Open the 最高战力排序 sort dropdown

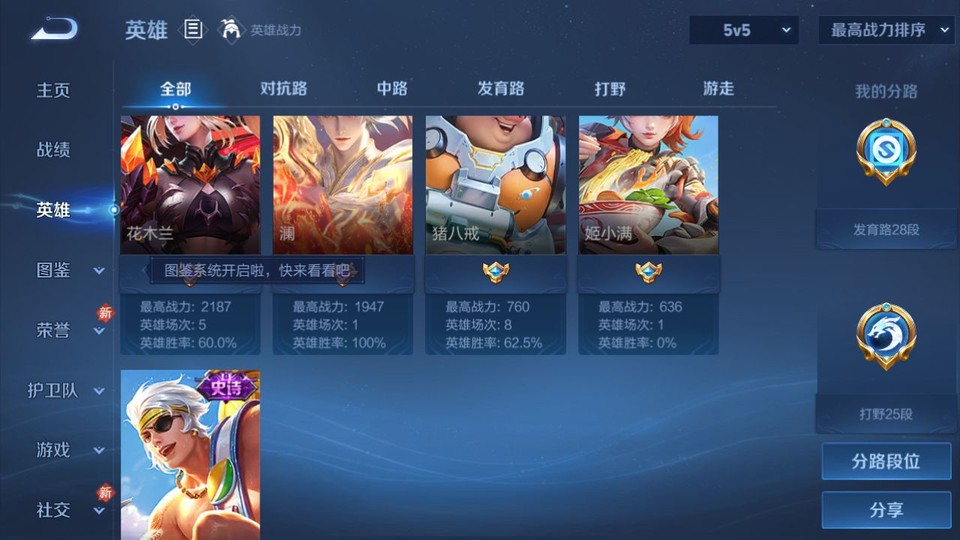point(886,30)
